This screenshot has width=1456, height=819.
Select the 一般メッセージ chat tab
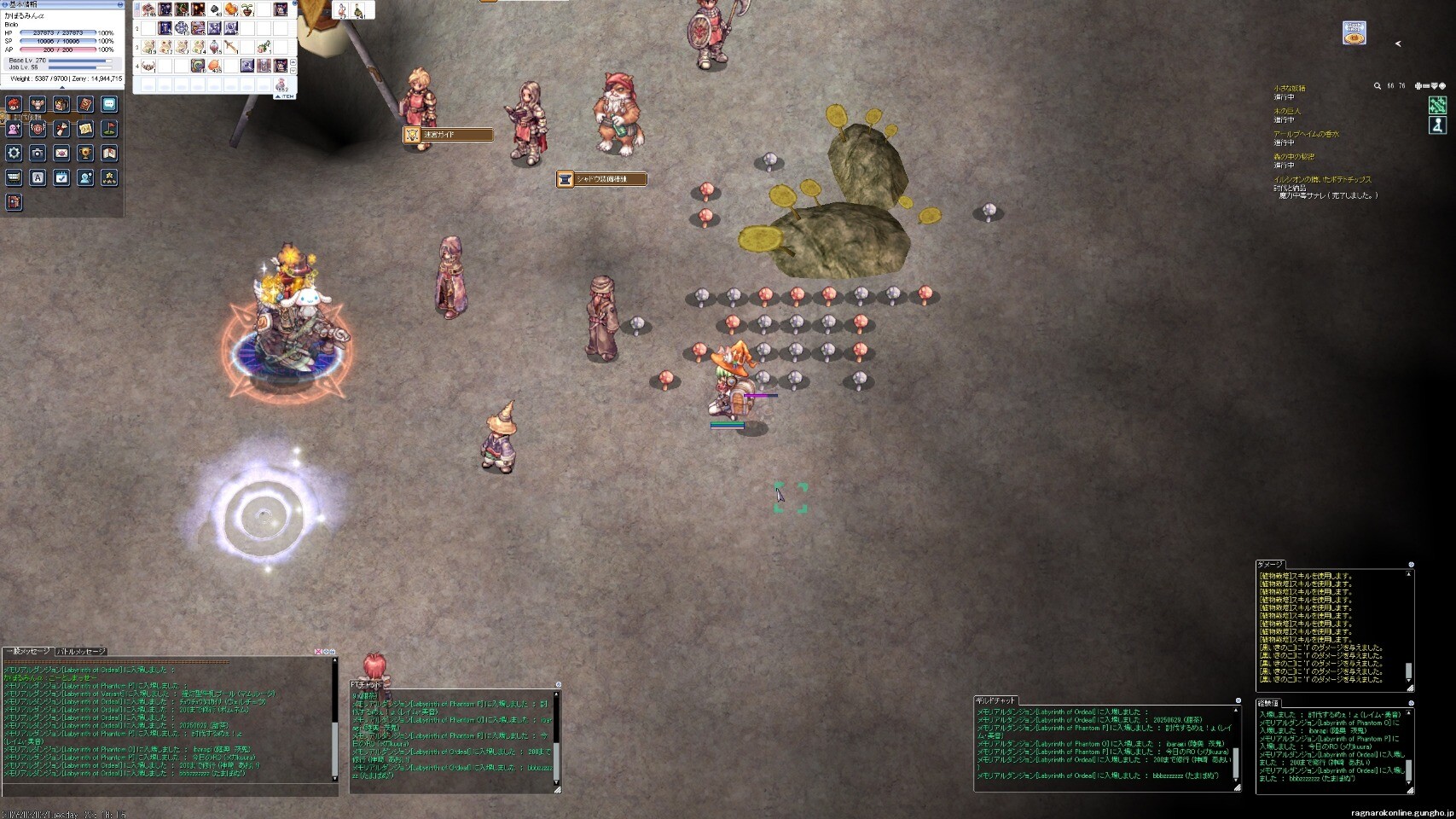28,652
